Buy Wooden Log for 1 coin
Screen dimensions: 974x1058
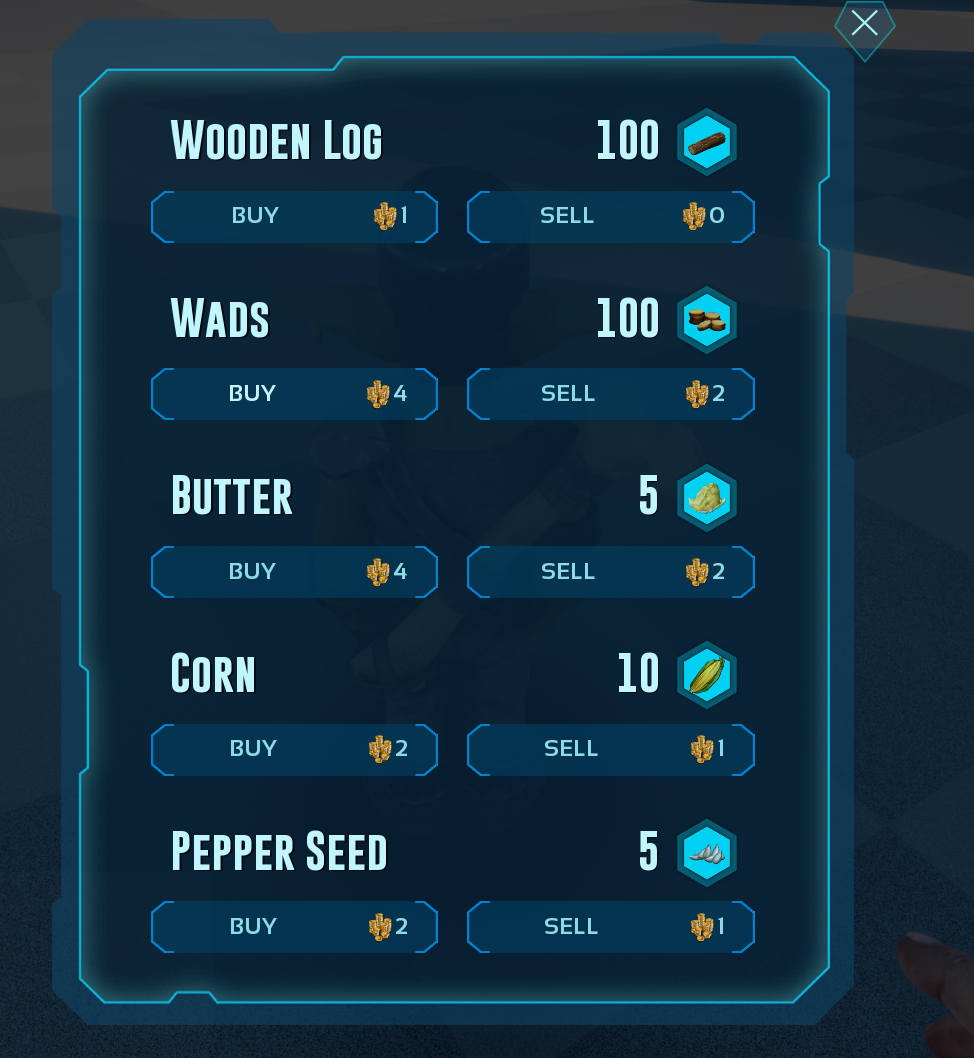294,216
